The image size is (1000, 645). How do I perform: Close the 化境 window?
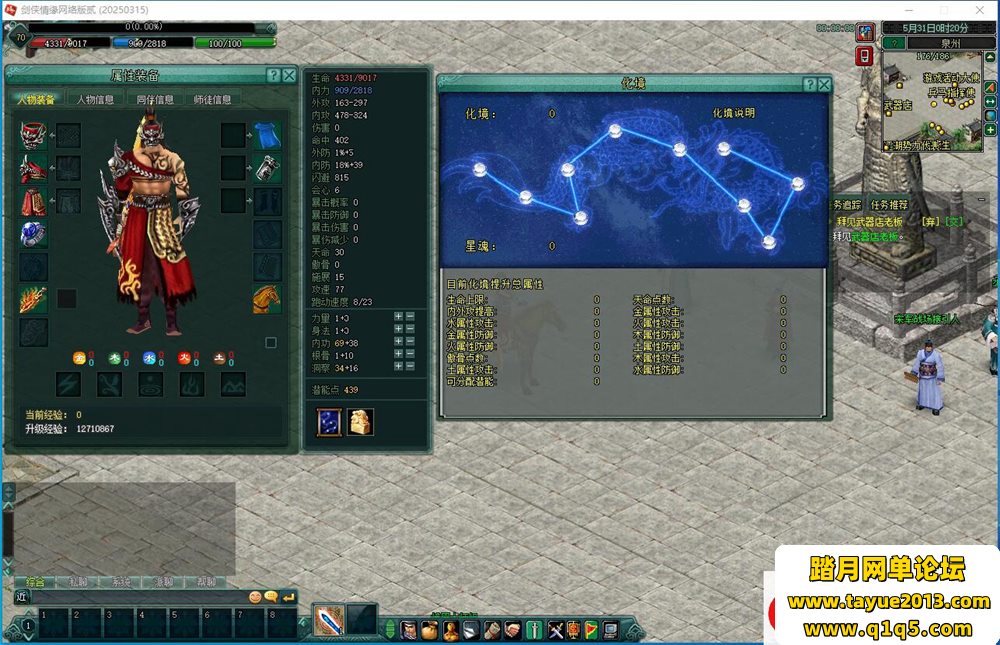click(x=824, y=85)
